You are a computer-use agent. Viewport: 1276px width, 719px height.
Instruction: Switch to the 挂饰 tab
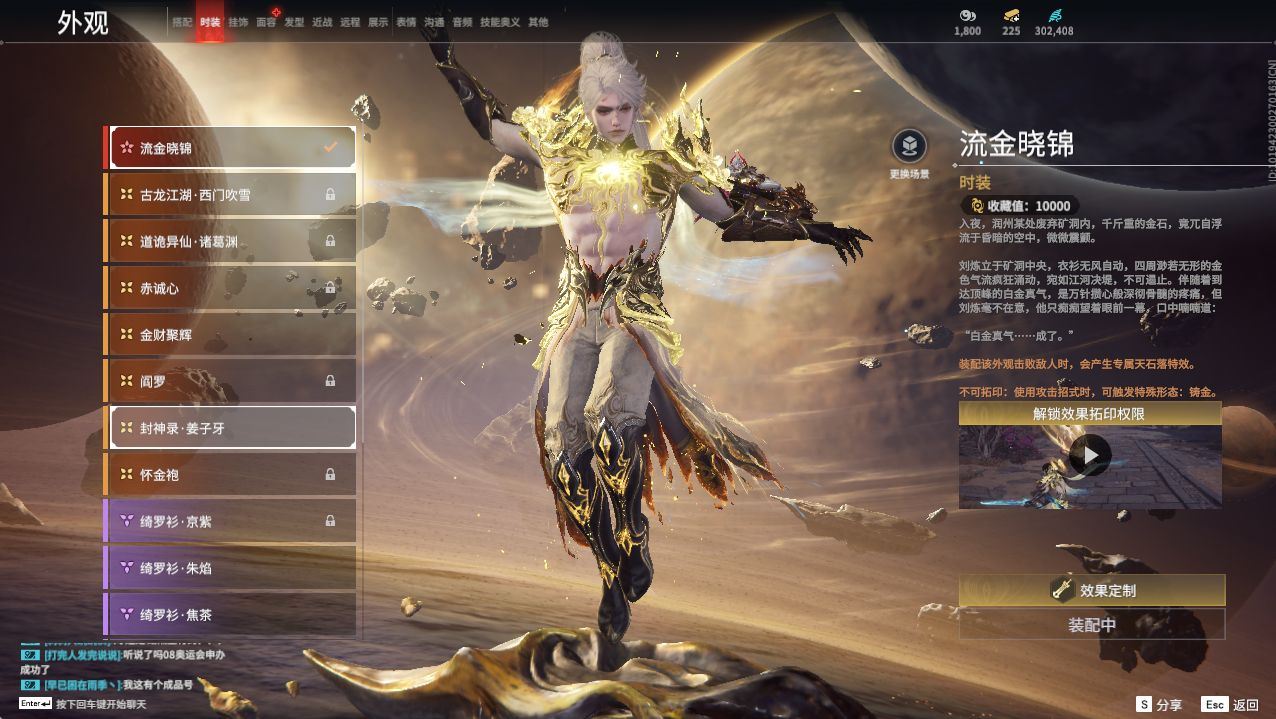tap(238, 22)
